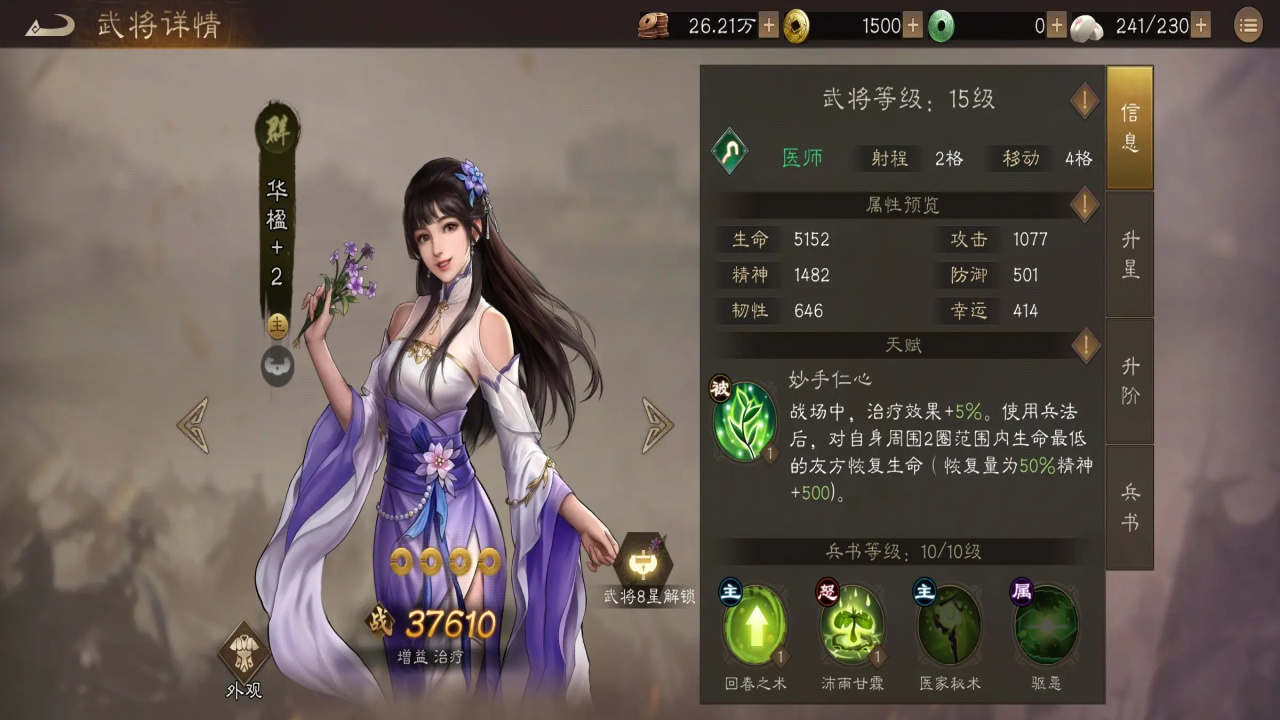Open the menu list icon top right
Screen dimensions: 1280x720
click(1247, 25)
